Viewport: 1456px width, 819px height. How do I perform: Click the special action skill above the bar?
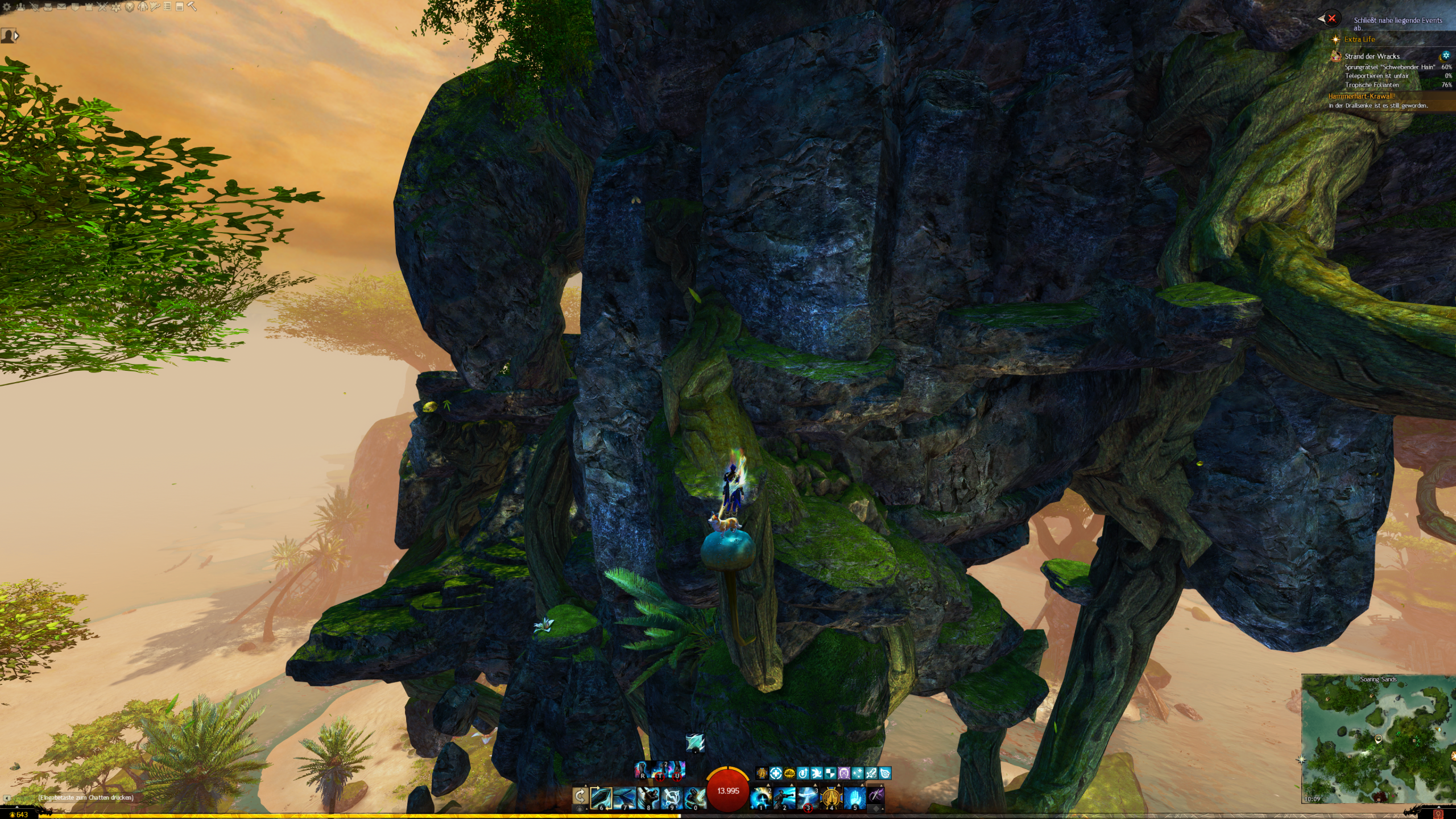(695, 742)
